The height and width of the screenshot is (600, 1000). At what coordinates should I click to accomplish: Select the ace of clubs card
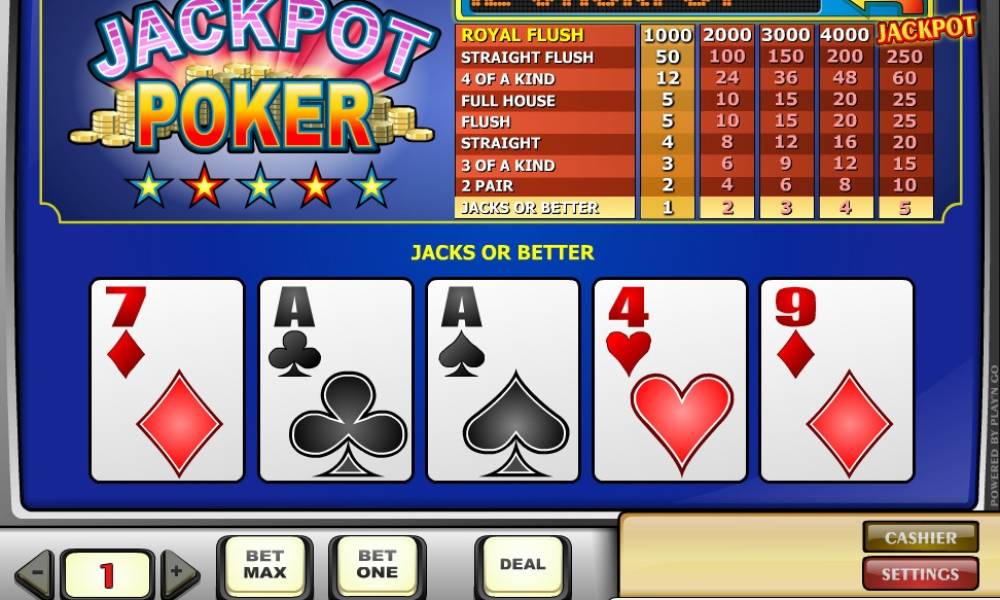tap(335, 380)
